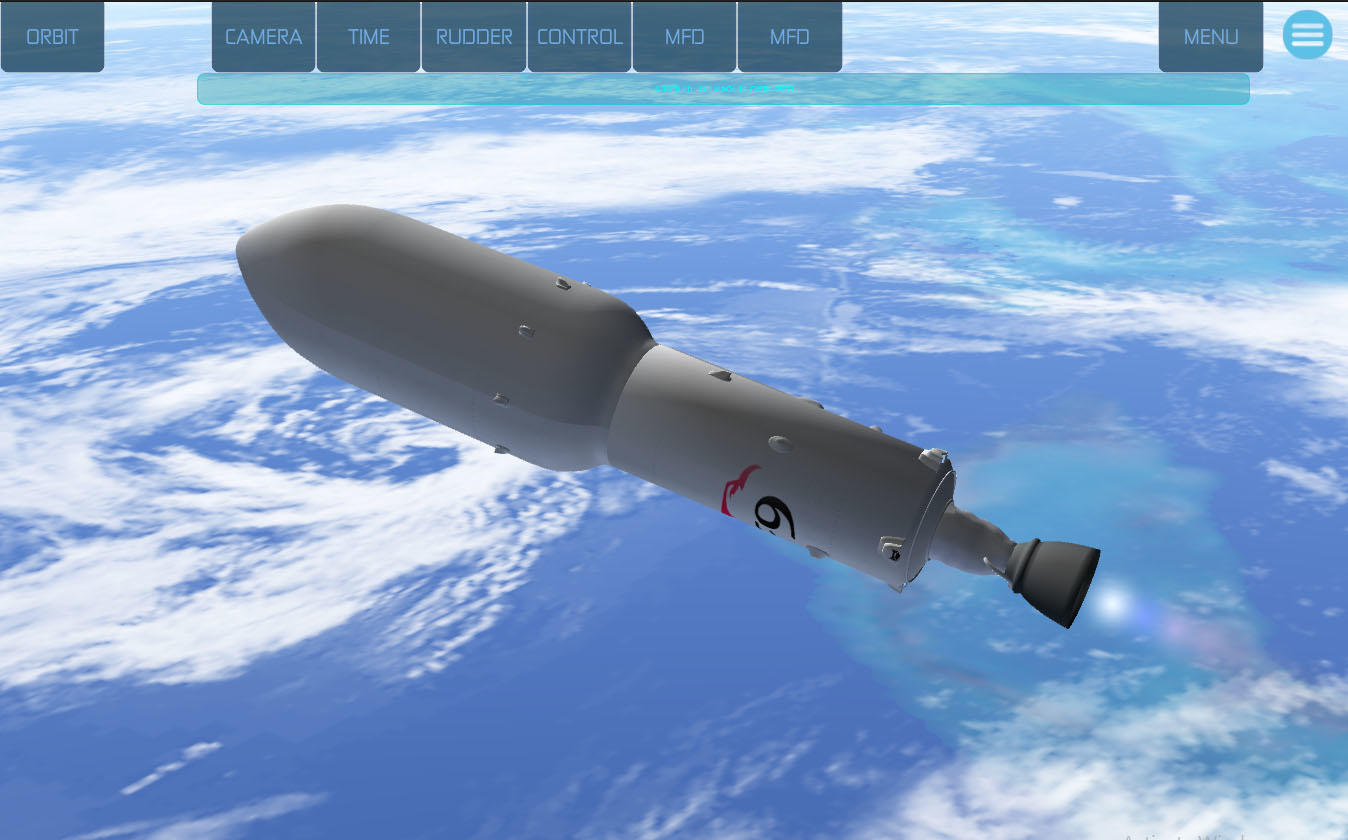Viewport: 1348px width, 840px height.
Task: Switch to the CONTROL tab
Action: point(579,36)
